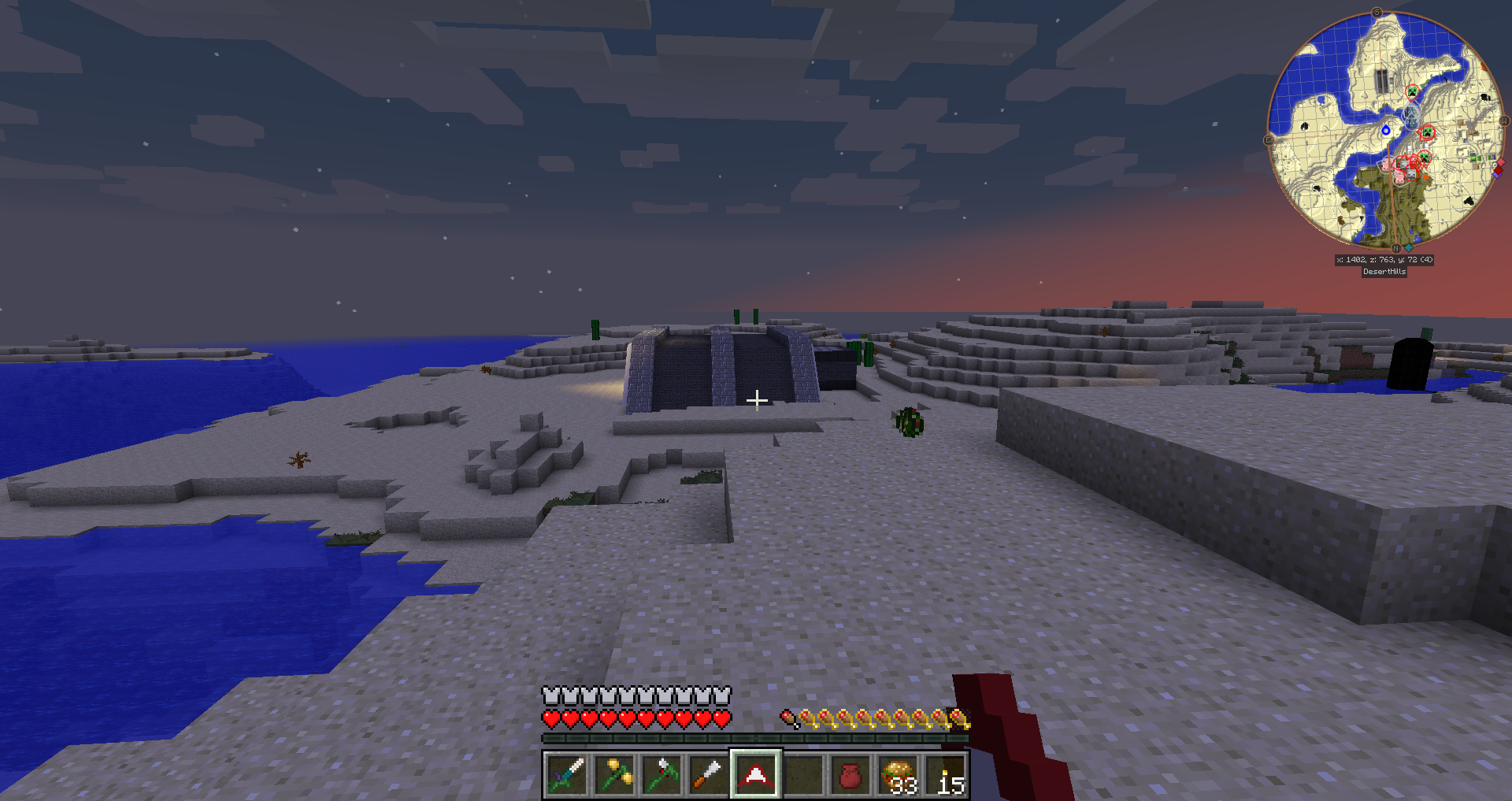
Task: Click the N compass marker on minimap
Action: pos(1395,248)
